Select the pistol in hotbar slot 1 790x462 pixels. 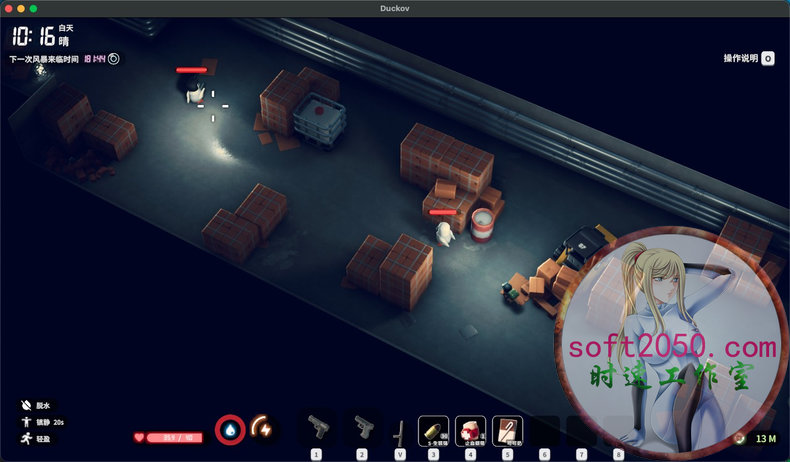317,429
